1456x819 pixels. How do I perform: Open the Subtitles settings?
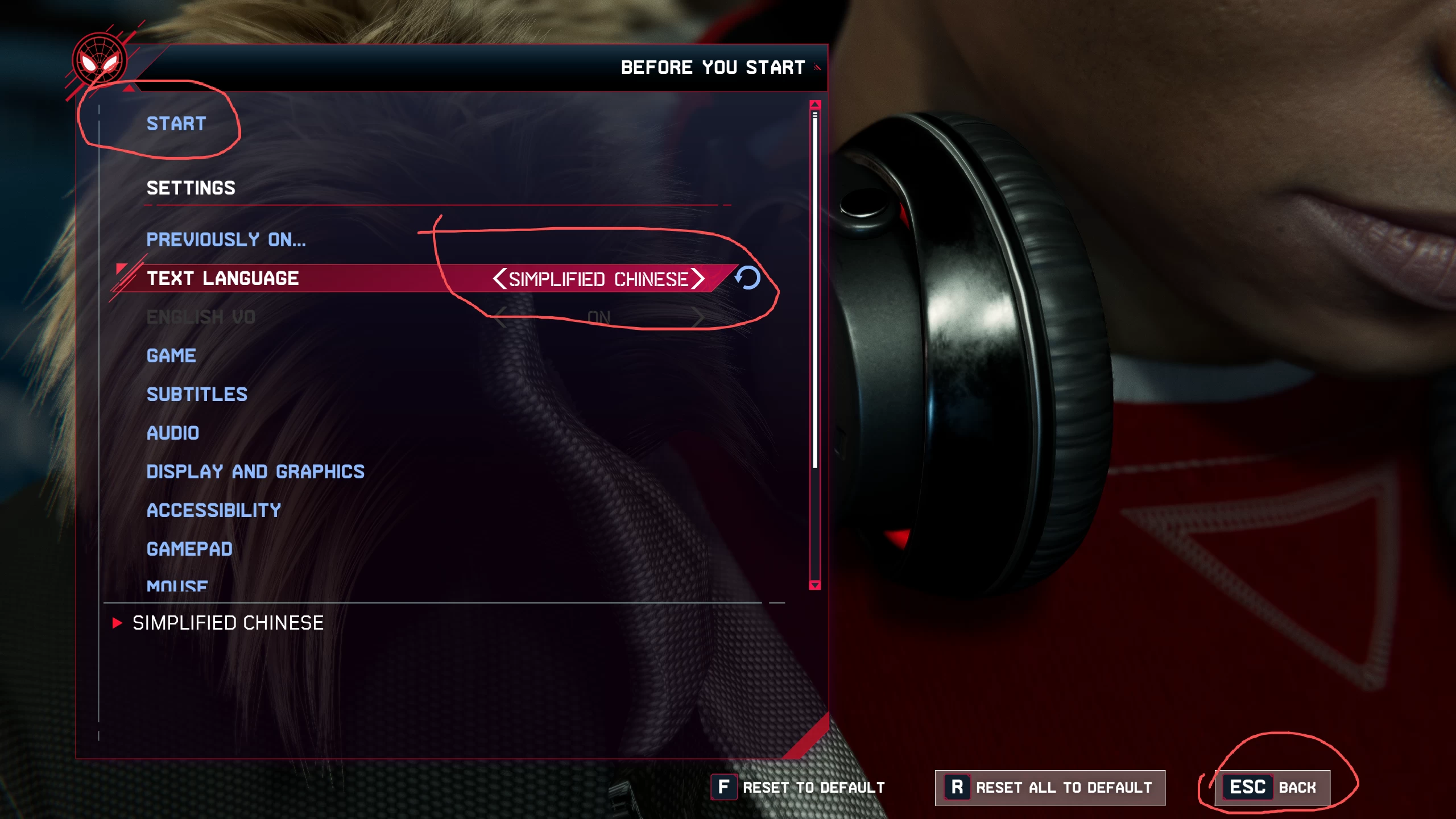(197, 394)
